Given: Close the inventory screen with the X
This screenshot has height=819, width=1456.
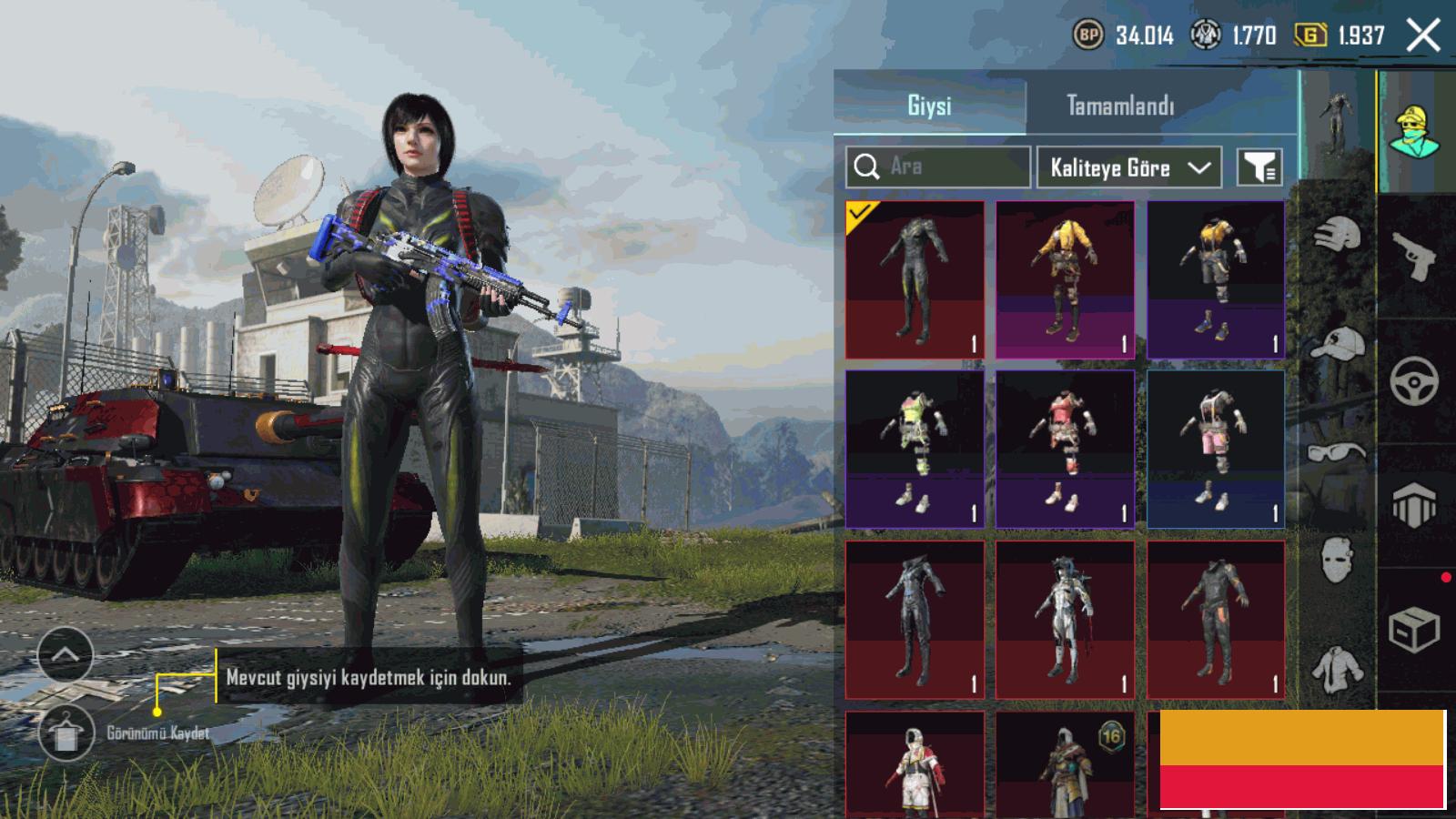Looking at the screenshot, I should [1423, 36].
